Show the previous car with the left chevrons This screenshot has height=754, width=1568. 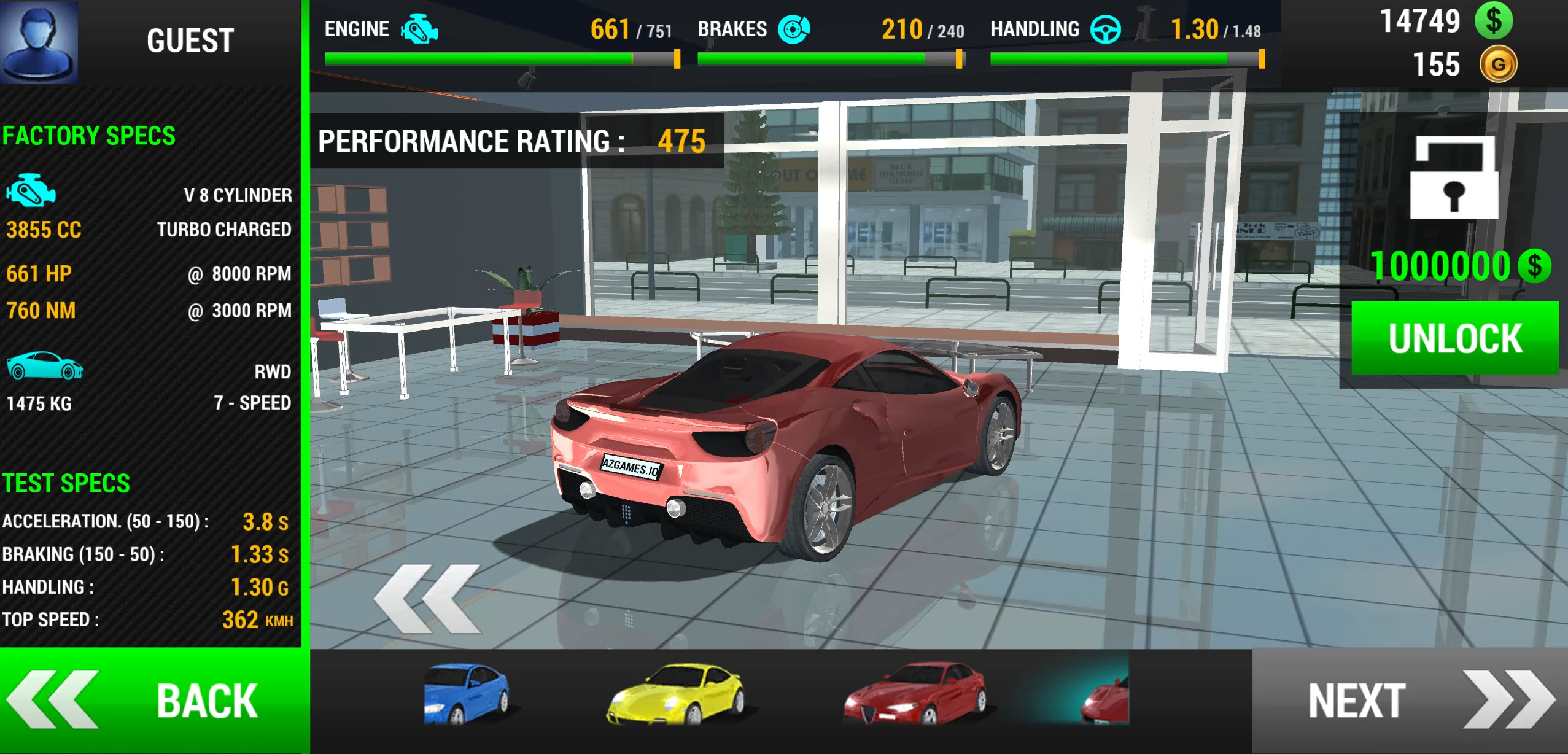[x=427, y=599]
